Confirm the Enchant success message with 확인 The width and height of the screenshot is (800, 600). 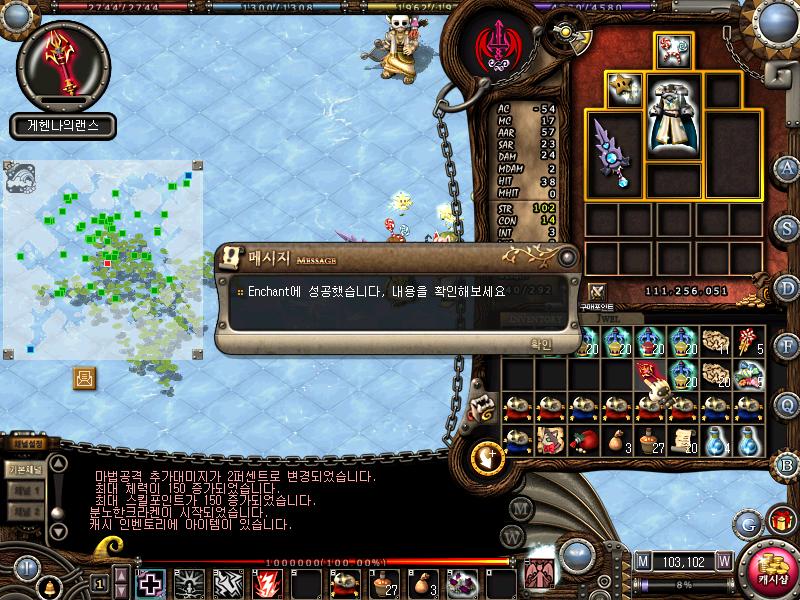pos(540,343)
